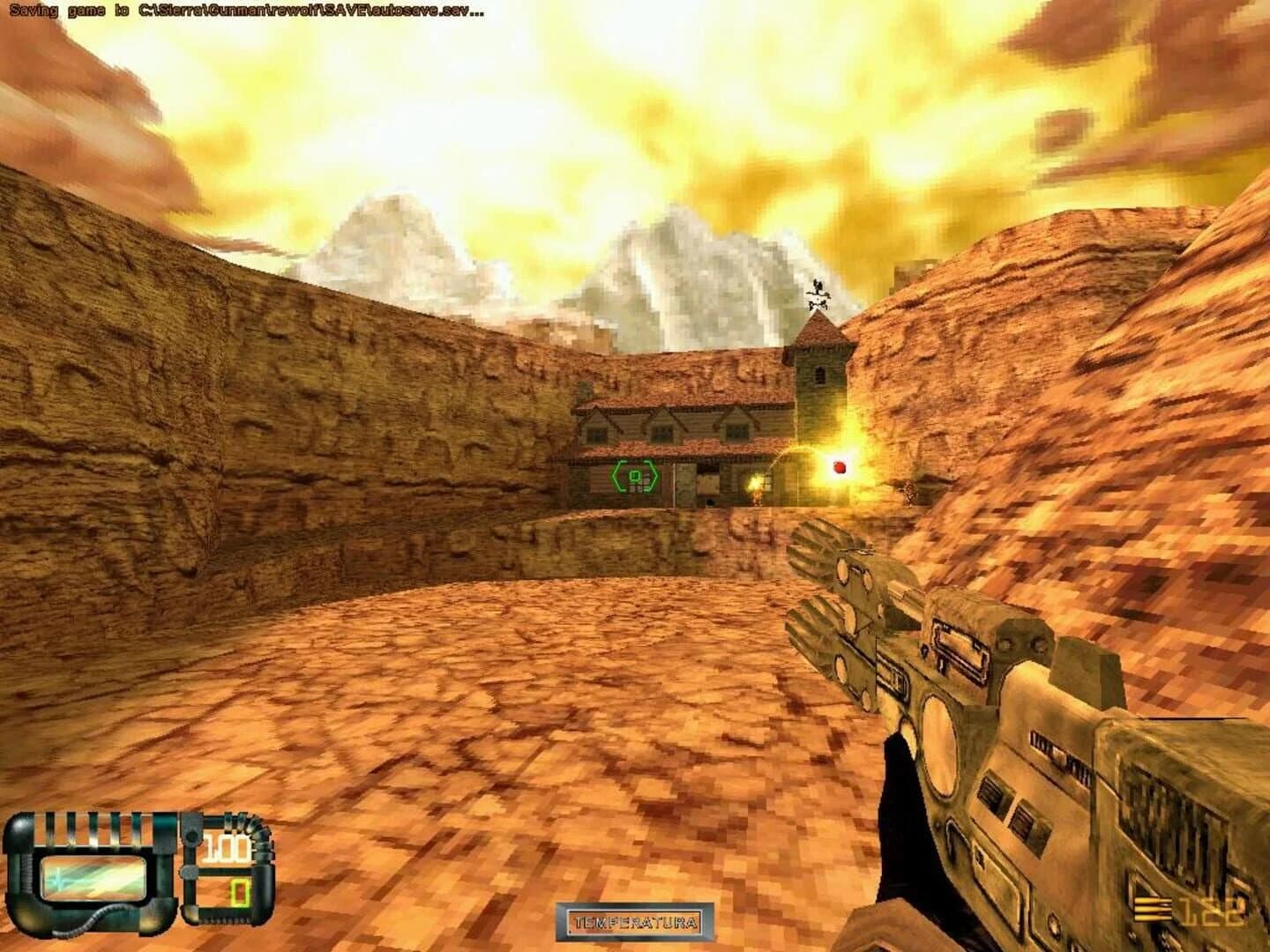Toggle the glowing red orb near the house
This screenshot has height=952, width=1270.
[840, 465]
